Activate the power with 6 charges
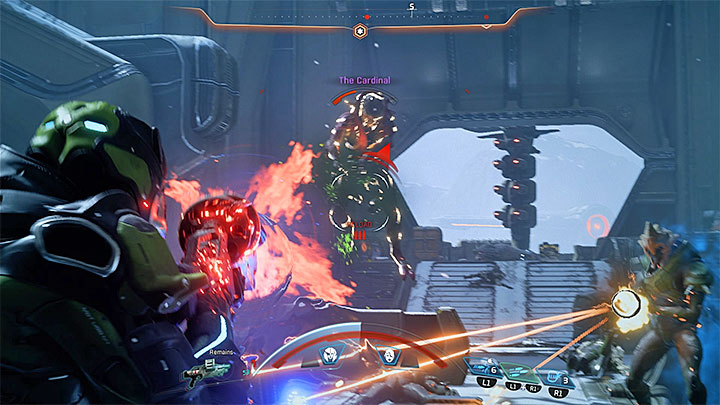Viewport: 720px width, 405px height. (x=485, y=368)
